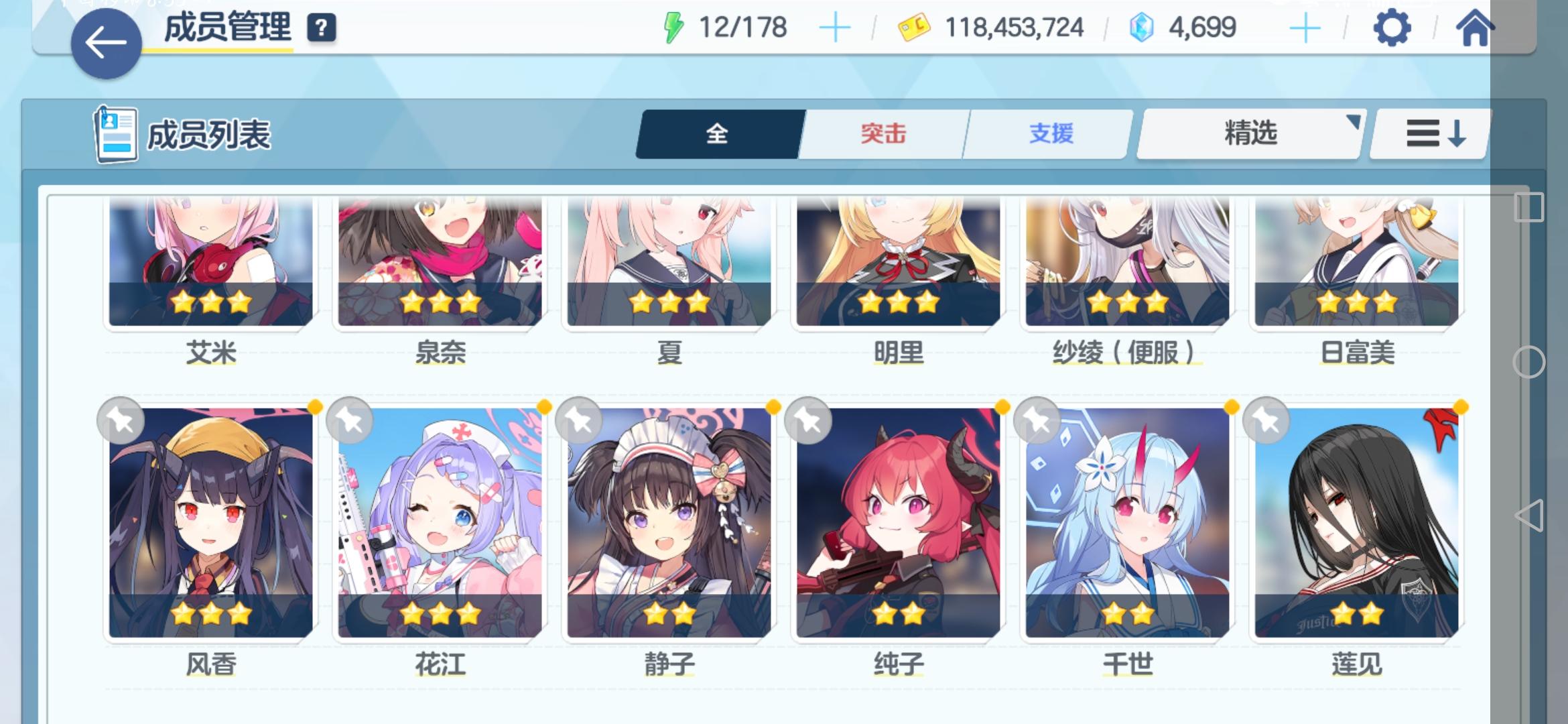Toggle the pin on 千世's card
Screen dimensions: 1568x724
pos(1038,419)
